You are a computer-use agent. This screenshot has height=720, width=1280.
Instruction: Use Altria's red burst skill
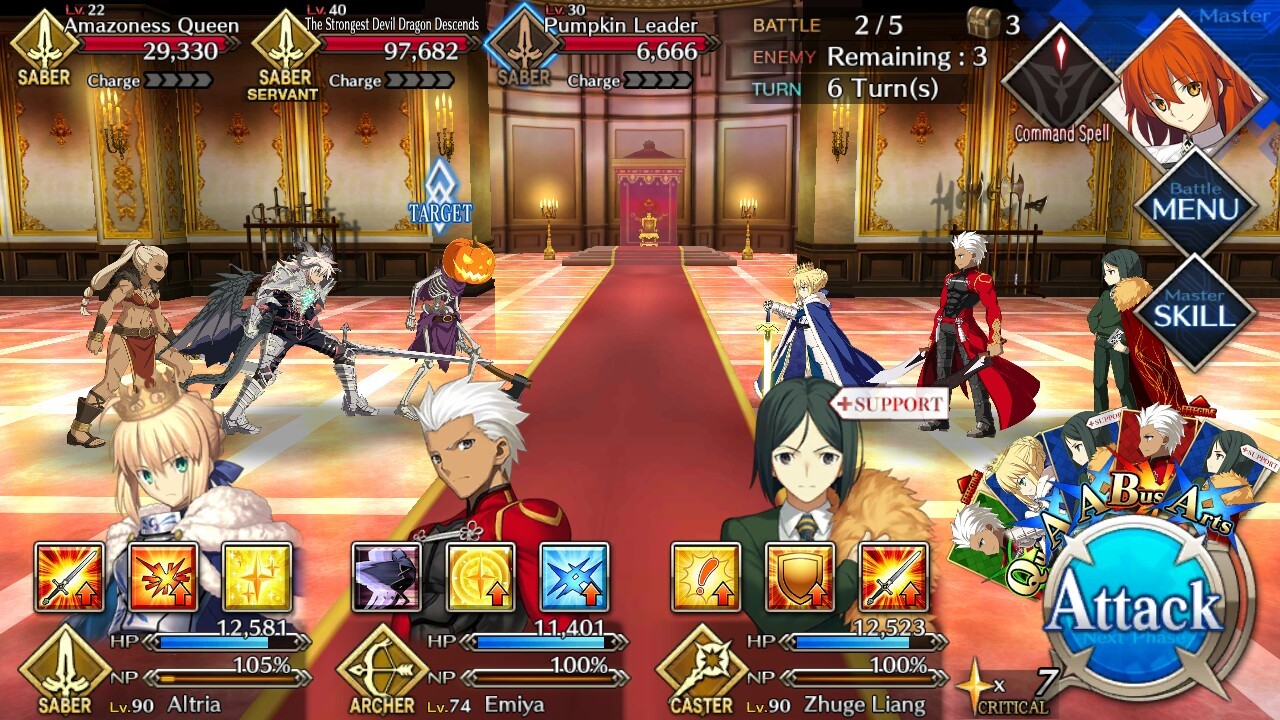[163, 577]
